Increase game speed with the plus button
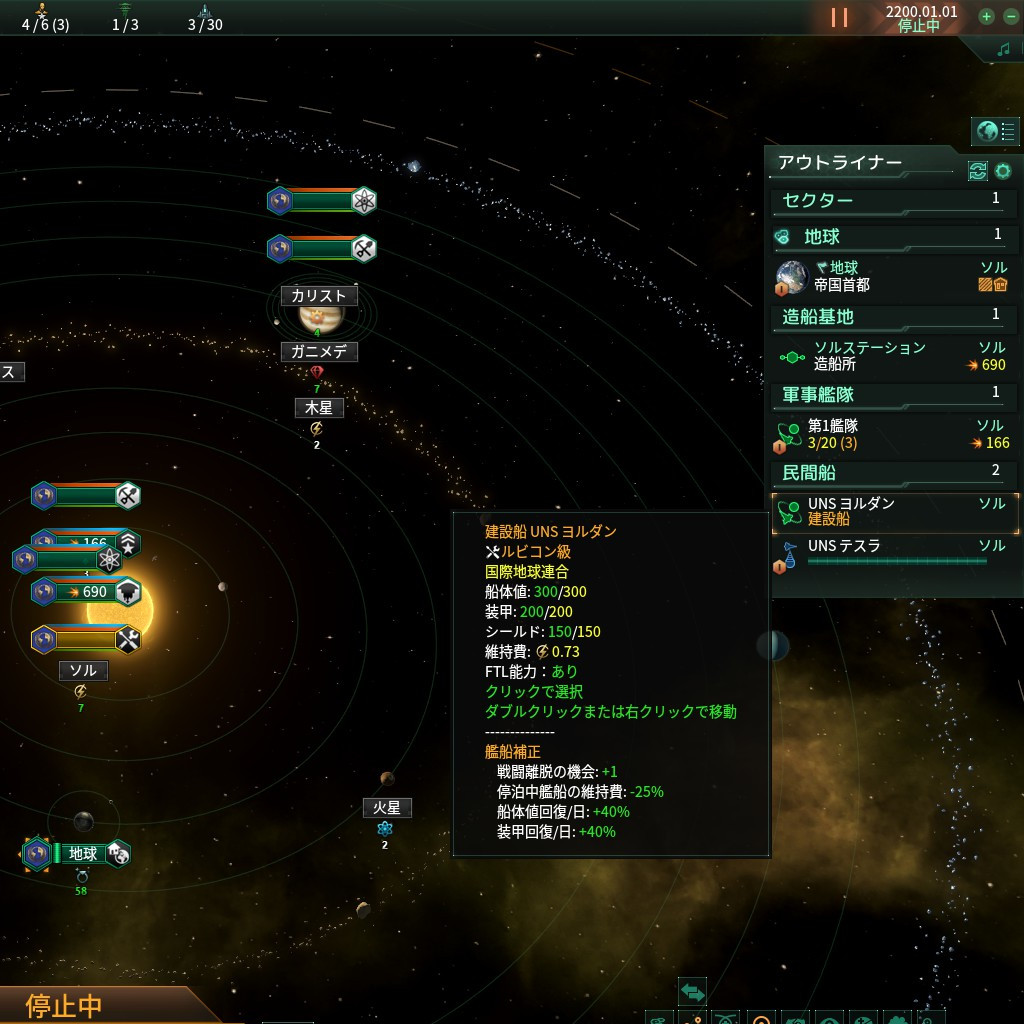This screenshot has height=1024, width=1024. [986, 17]
